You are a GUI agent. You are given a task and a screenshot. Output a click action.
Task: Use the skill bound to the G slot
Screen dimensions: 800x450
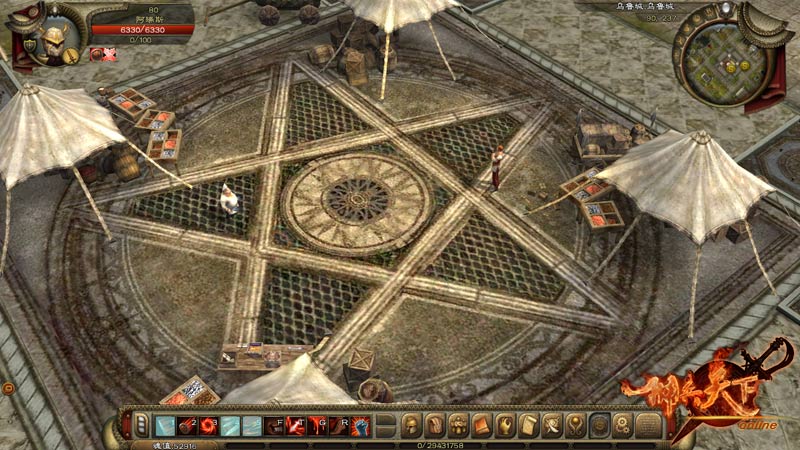click(x=318, y=425)
